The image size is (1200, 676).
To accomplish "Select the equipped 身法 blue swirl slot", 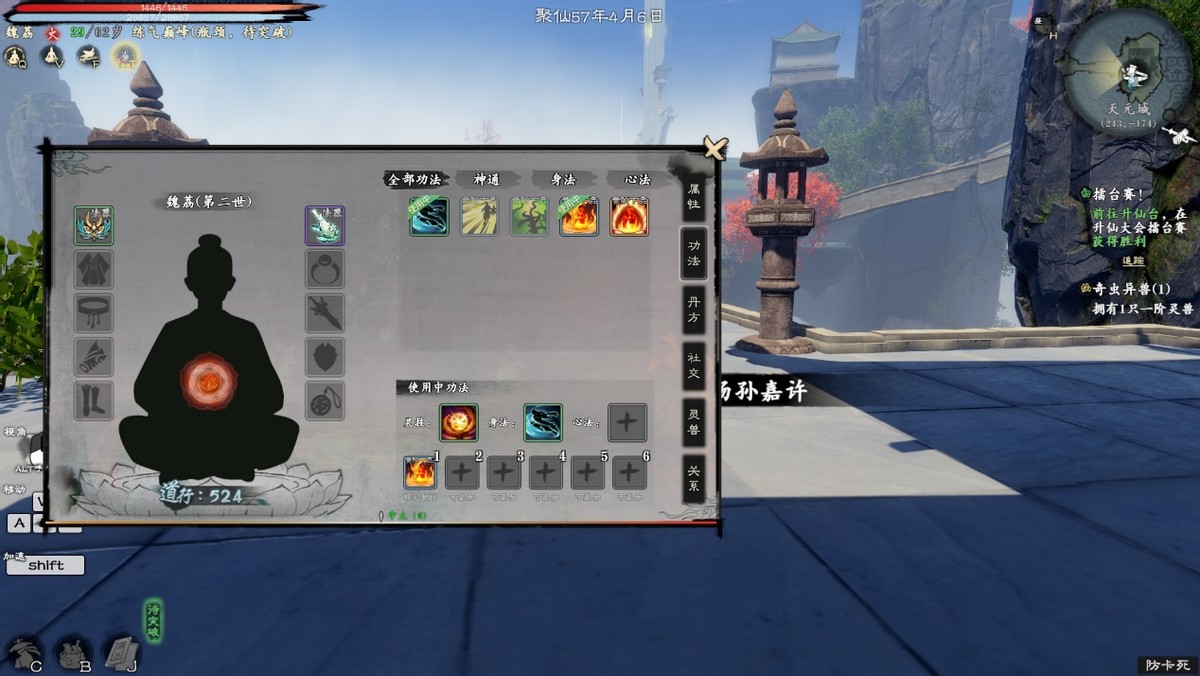I will (x=543, y=422).
